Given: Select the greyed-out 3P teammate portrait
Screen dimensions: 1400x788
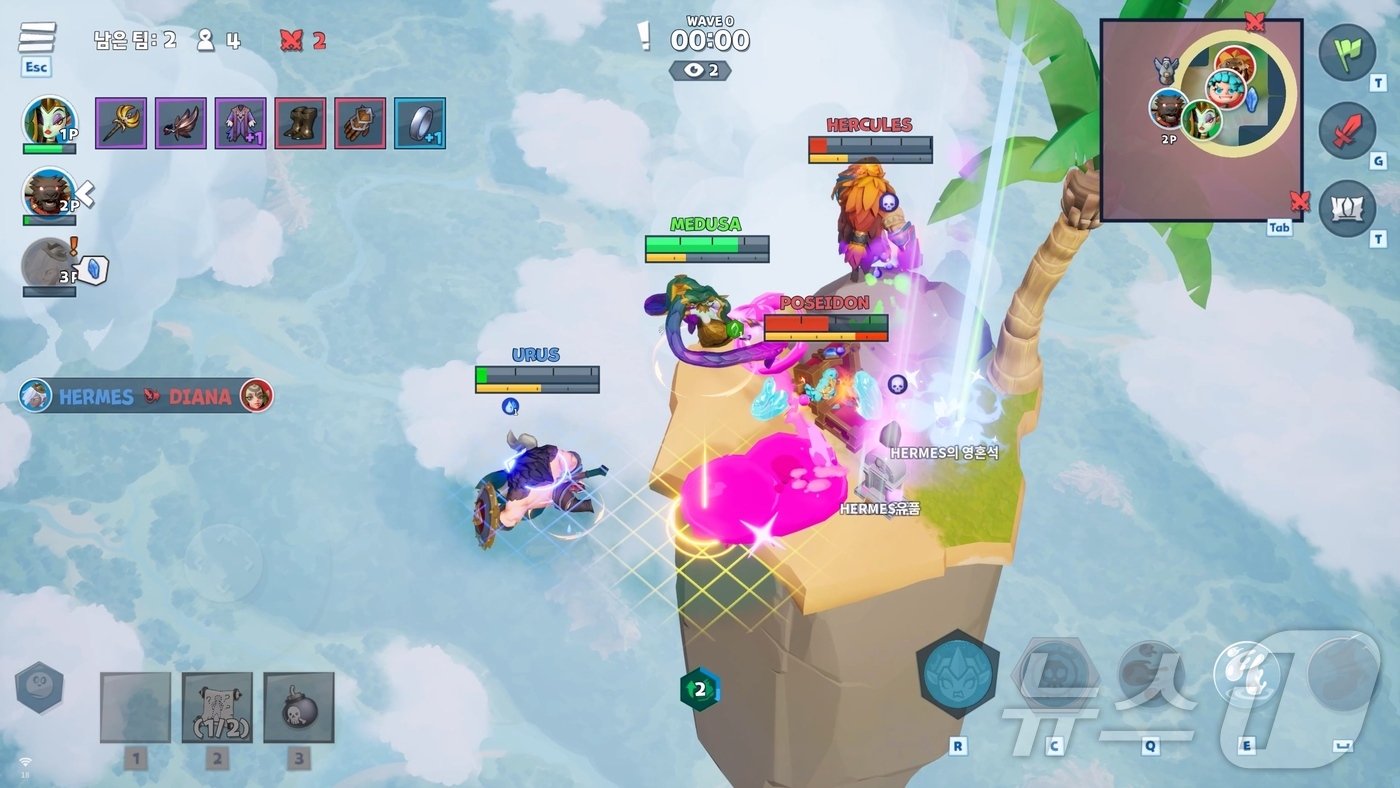Looking at the screenshot, I should pos(48,264).
